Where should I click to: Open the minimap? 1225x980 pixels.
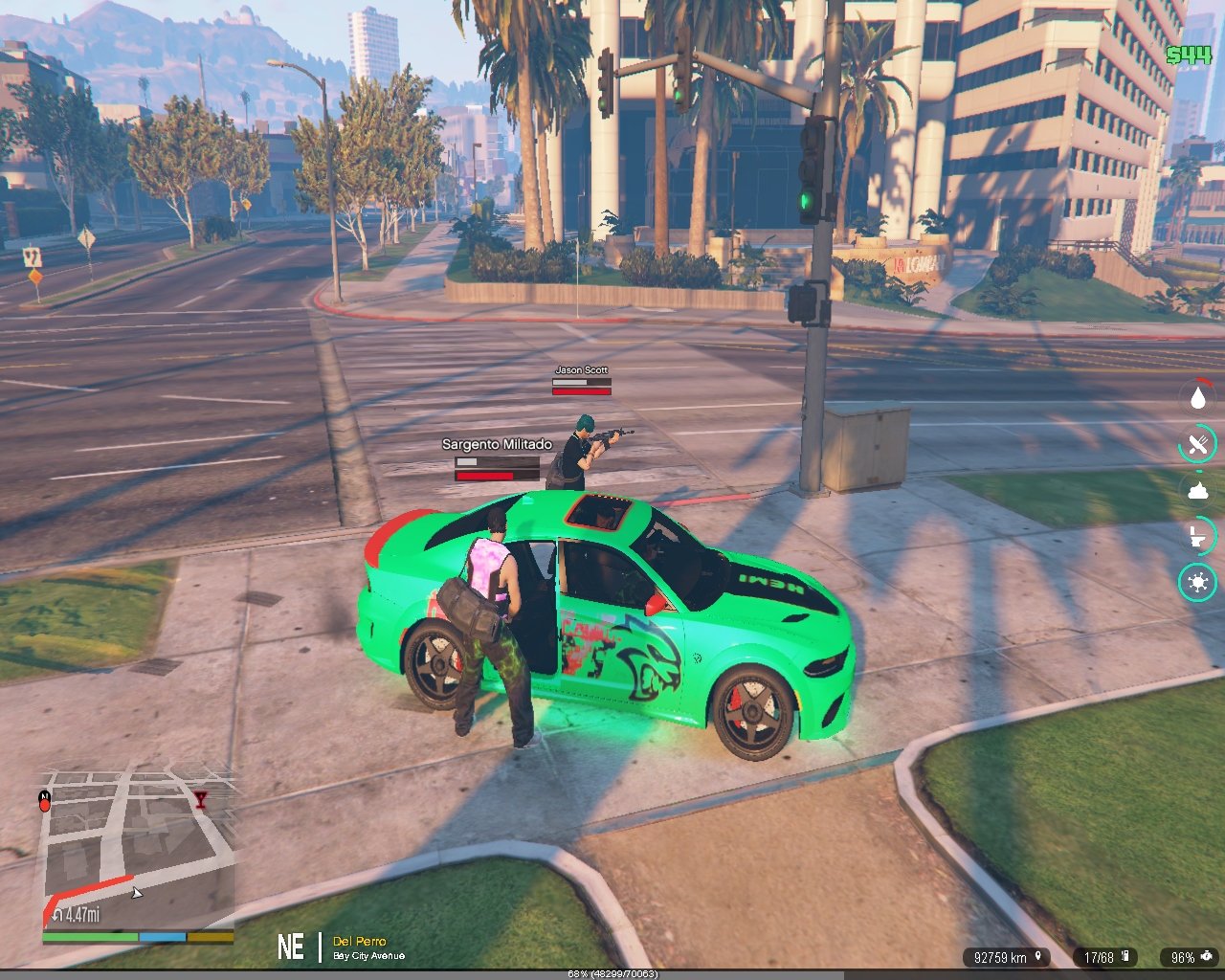tap(138, 847)
